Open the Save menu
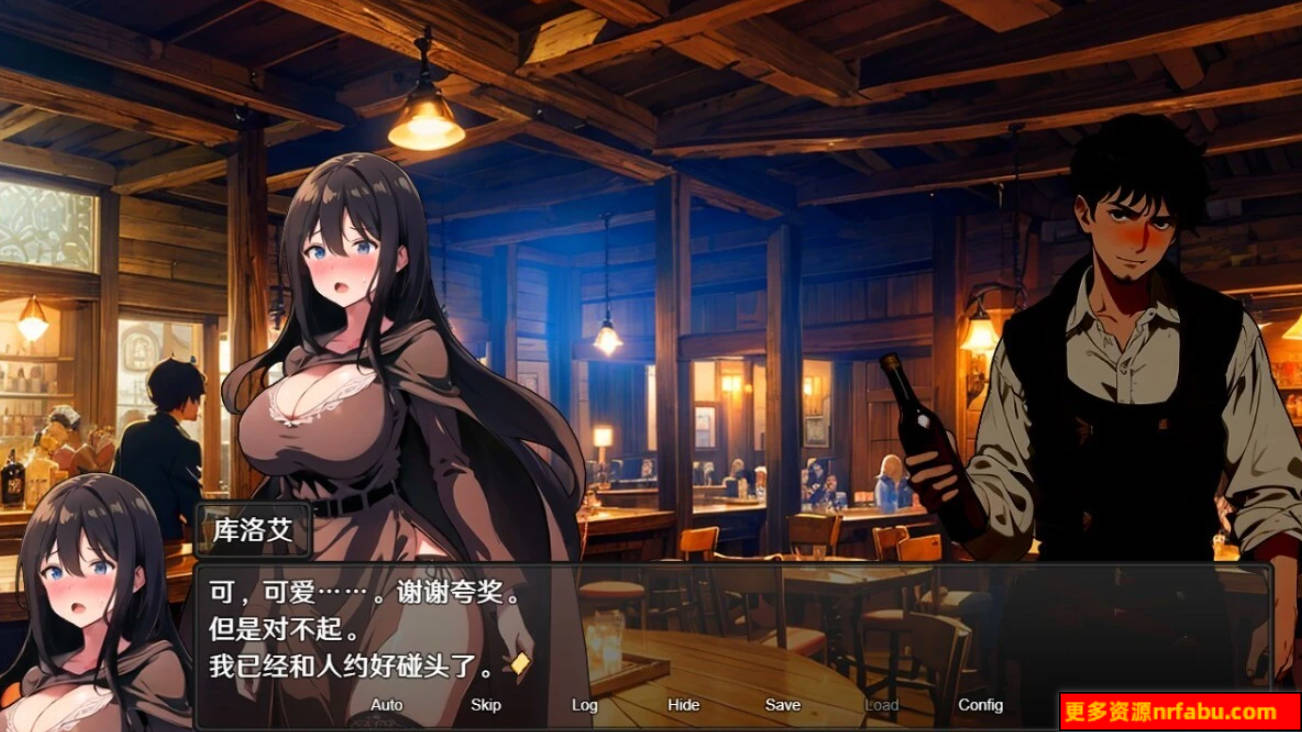The height and width of the screenshot is (732, 1302). click(x=784, y=705)
